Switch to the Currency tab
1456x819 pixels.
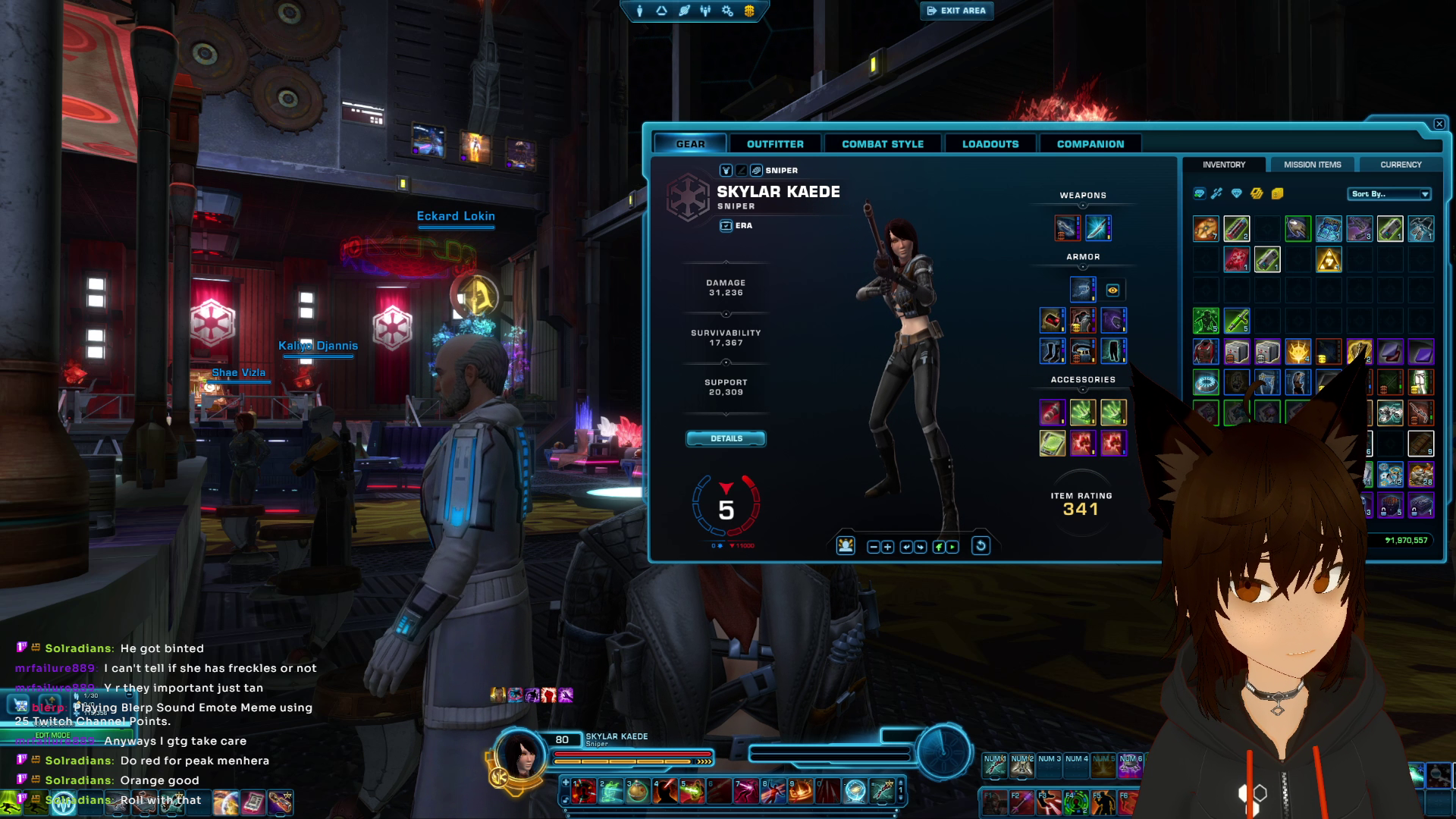(x=1400, y=165)
